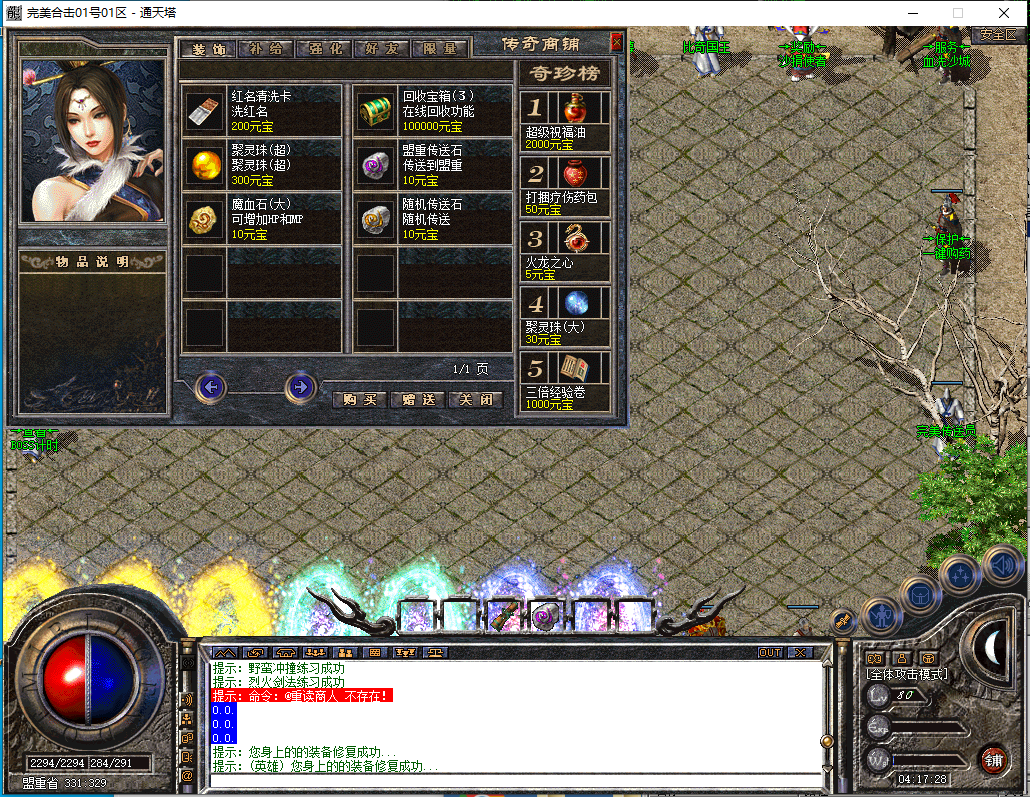Pick the 聚灵珠(超) orange orb item
Viewport: 1030px width, 797px height.
(205, 164)
